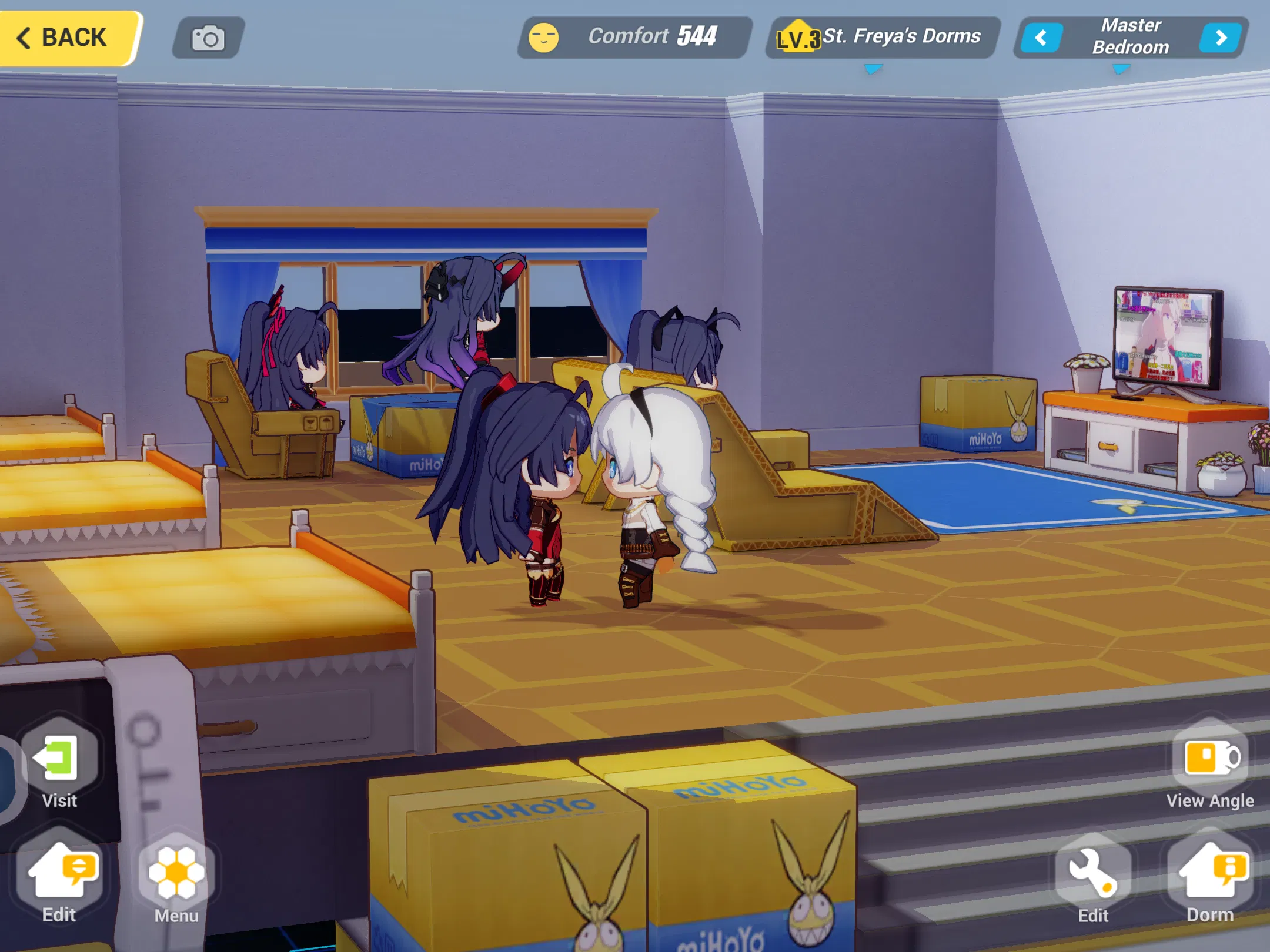The width and height of the screenshot is (1270, 952).
Task: Select the St. Freya's Dorms title
Action: (903, 36)
